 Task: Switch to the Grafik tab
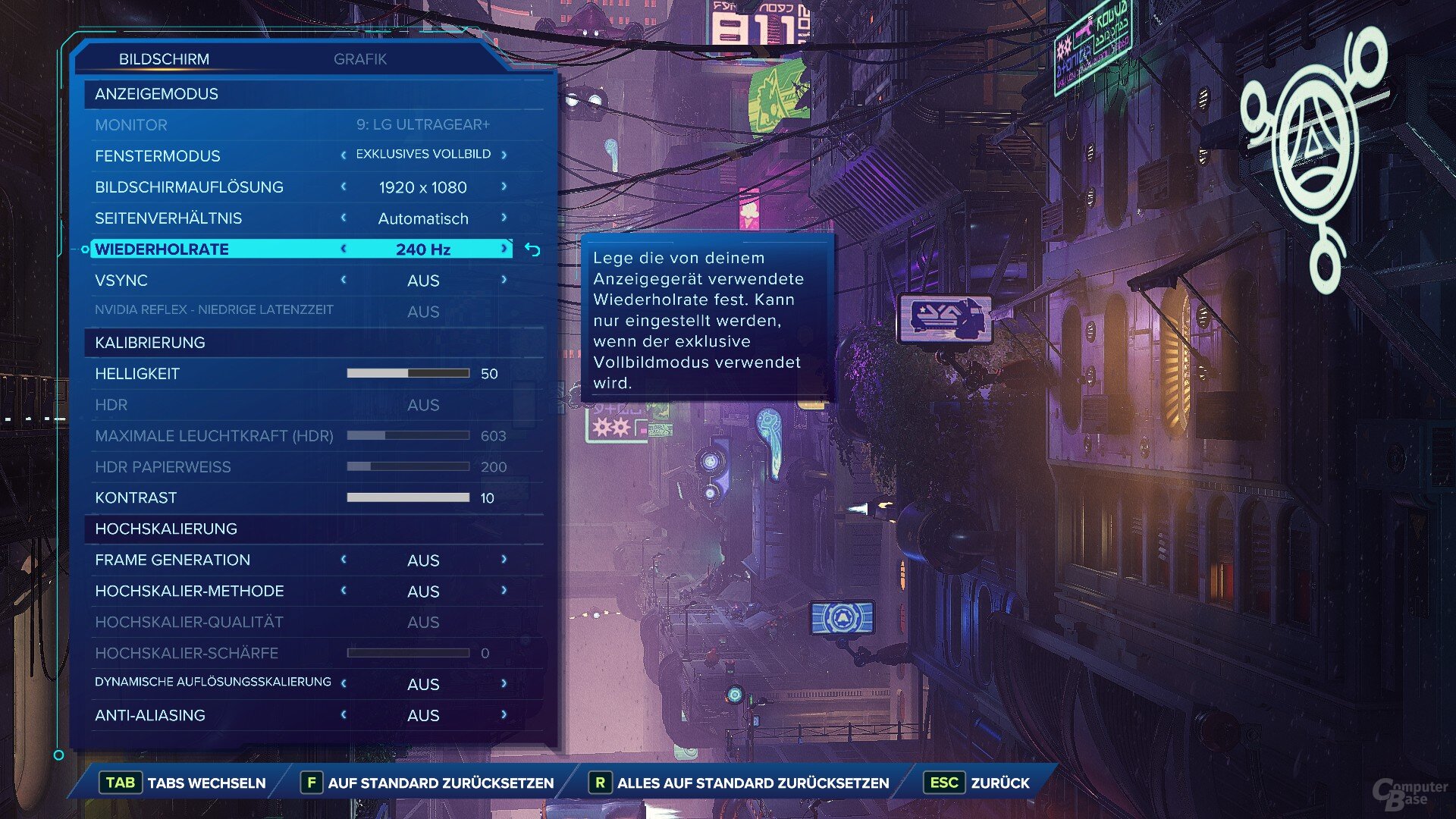360,59
